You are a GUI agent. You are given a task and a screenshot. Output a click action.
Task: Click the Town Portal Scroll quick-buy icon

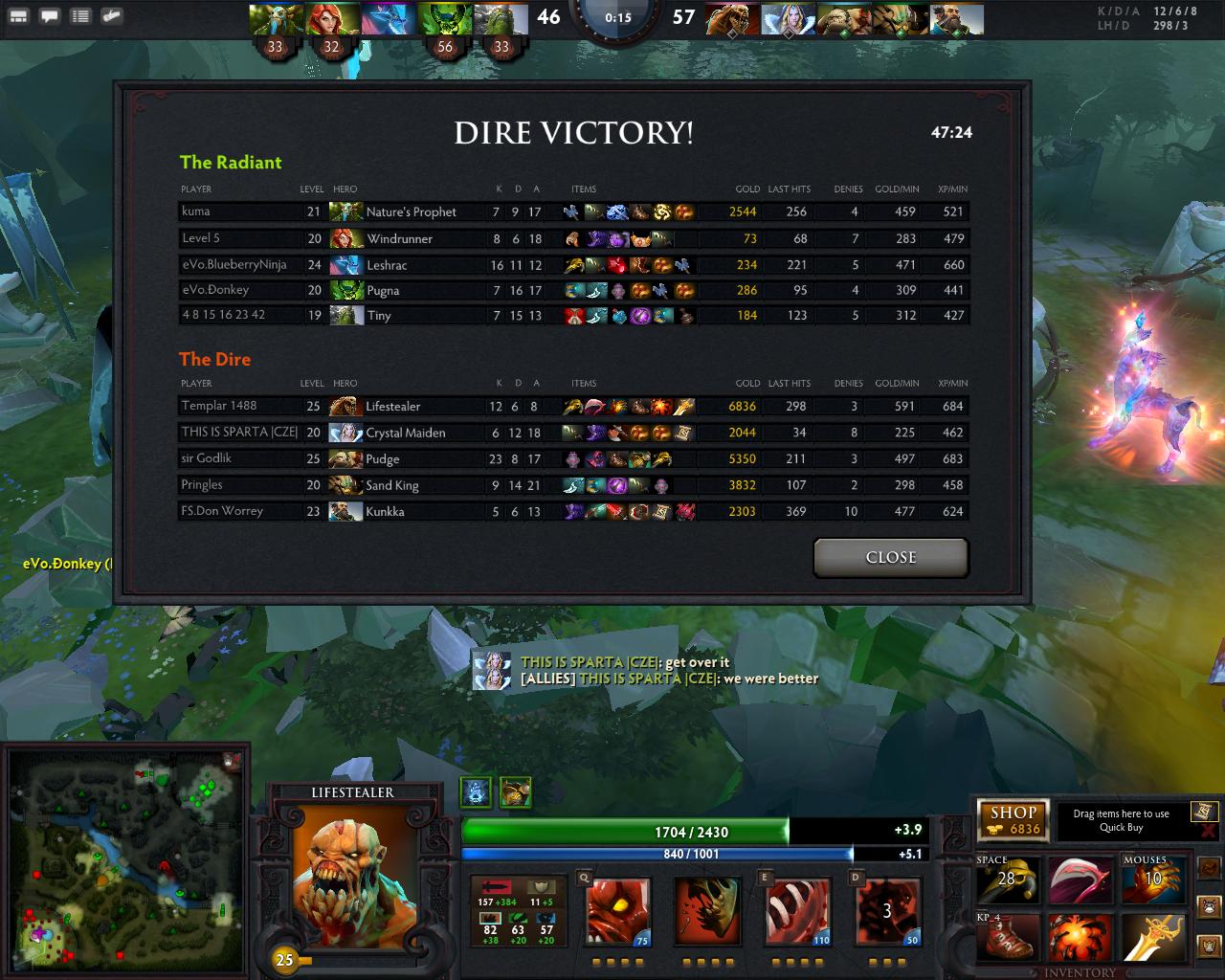[1205, 813]
